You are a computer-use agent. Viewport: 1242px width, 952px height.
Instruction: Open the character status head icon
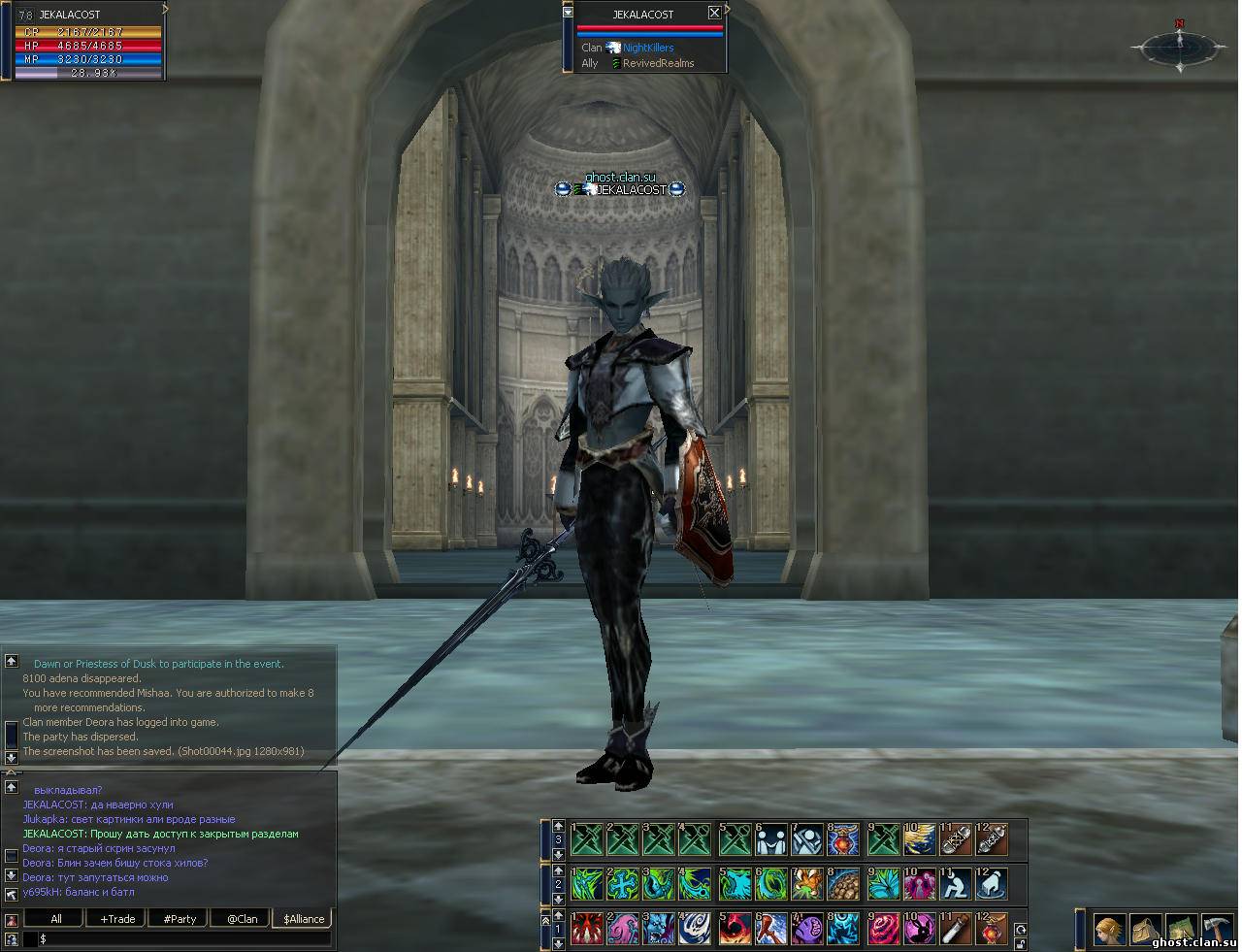(1109, 930)
